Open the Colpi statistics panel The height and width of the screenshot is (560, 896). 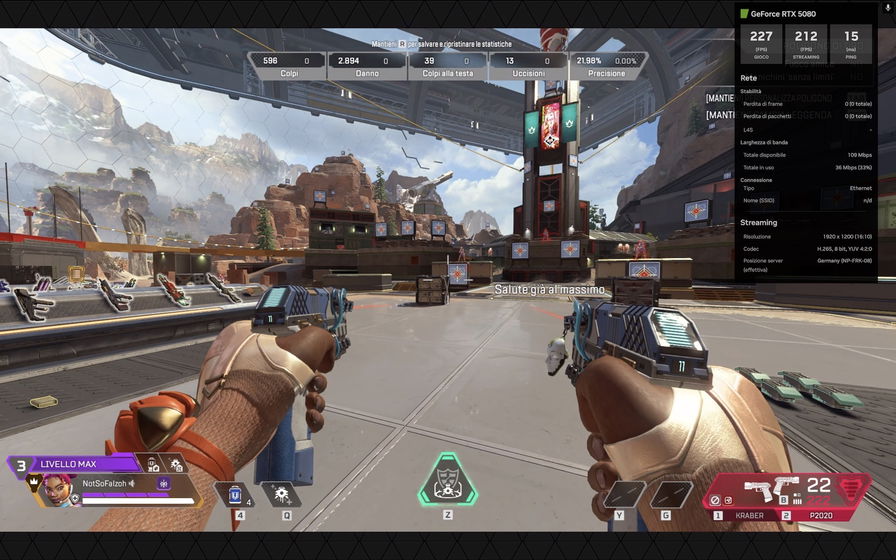286,66
